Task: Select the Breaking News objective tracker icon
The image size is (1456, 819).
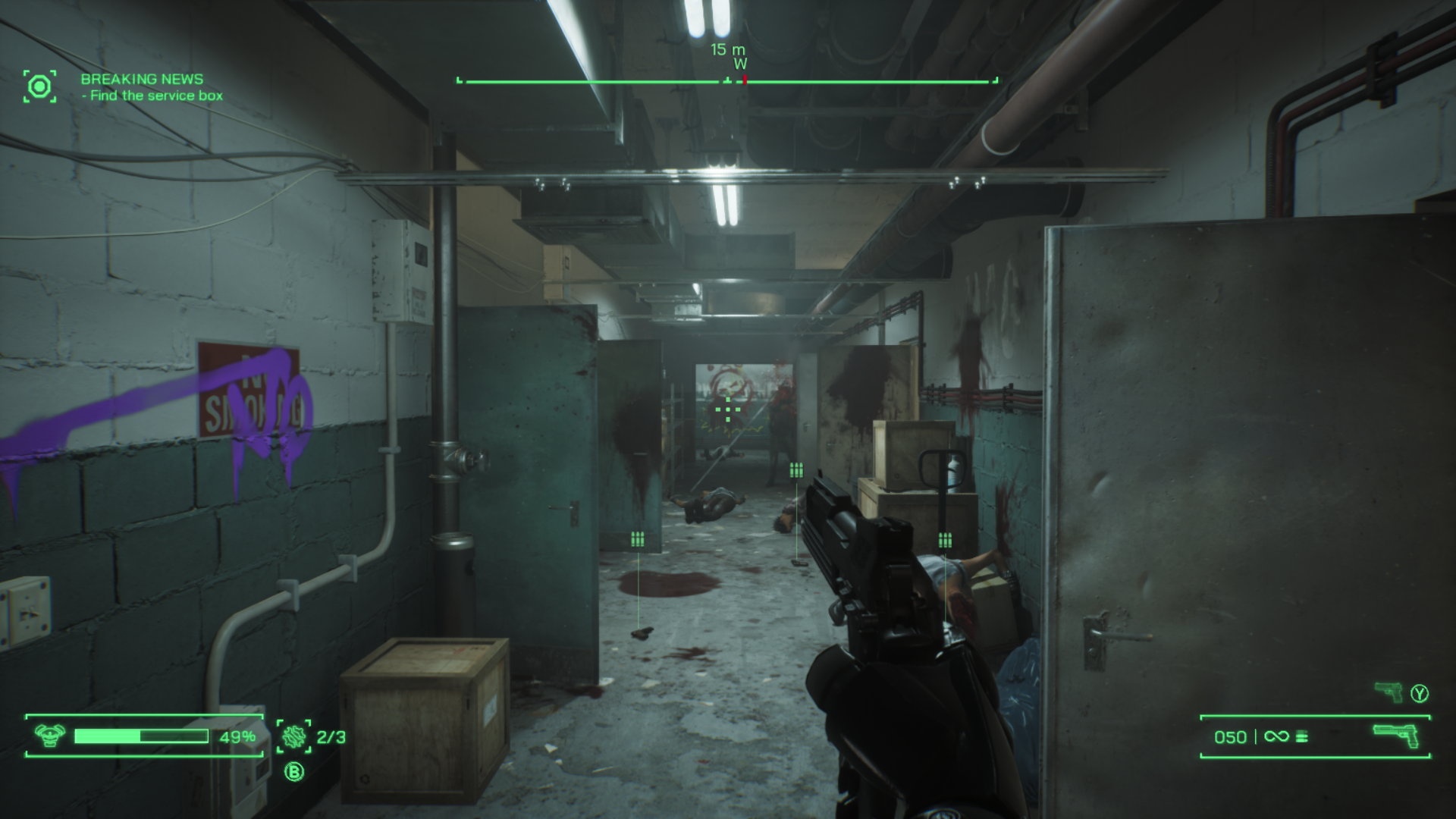Action: 39,86
